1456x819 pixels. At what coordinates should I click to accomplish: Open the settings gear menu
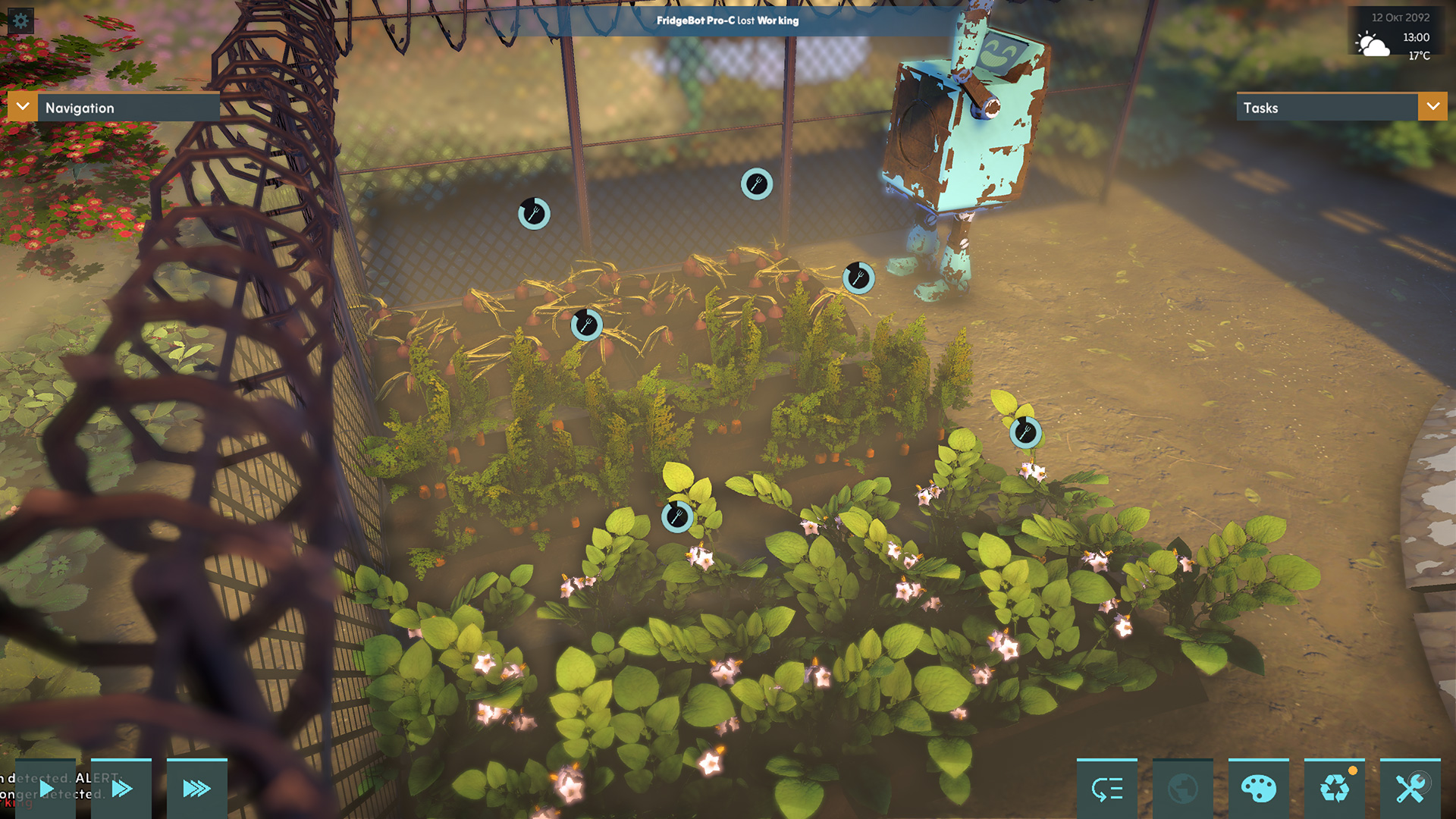[20, 20]
